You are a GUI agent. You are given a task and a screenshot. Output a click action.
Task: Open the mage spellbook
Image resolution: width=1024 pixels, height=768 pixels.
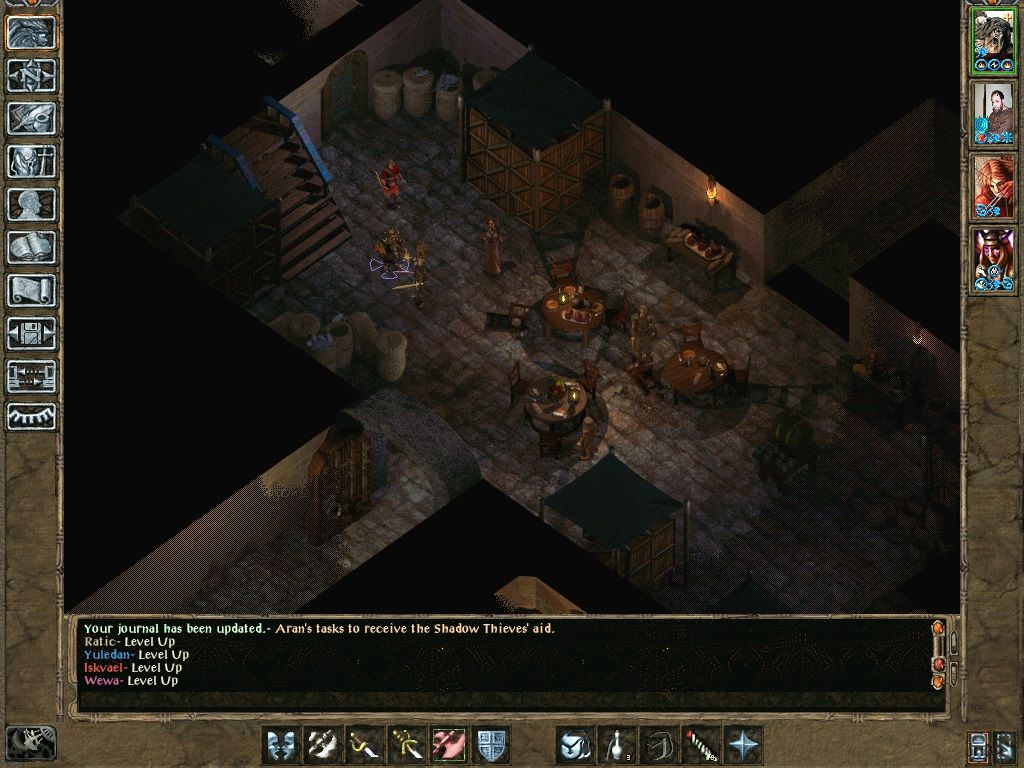tap(32, 247)
